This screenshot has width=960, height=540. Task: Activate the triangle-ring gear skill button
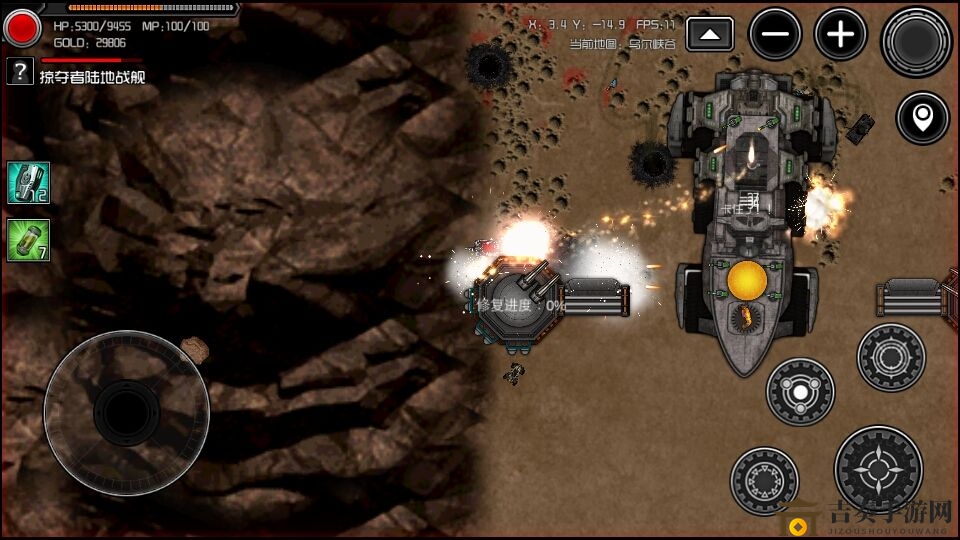click(764, 481)
